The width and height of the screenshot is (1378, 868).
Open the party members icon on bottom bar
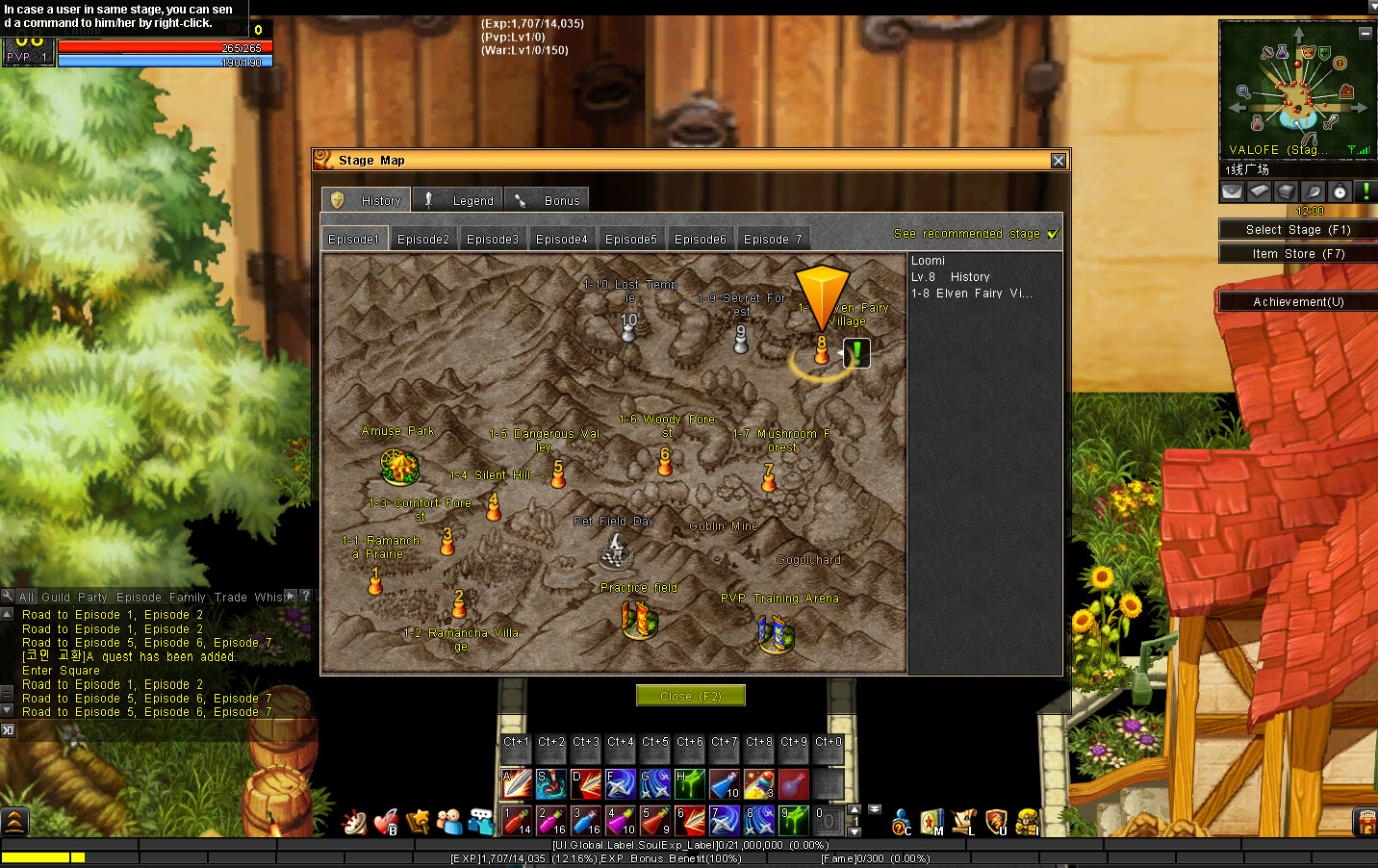click(x=448, y=820)
